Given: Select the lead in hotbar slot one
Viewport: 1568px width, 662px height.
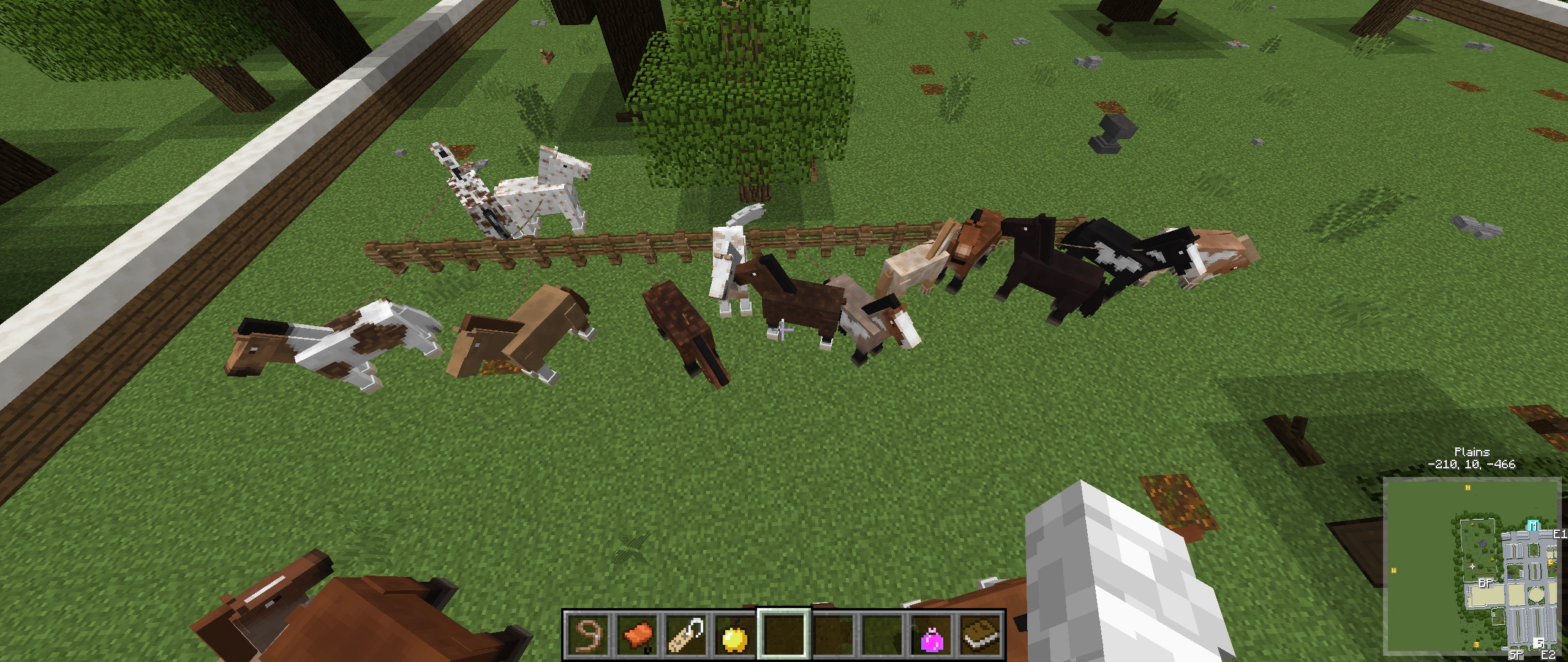Looking at the screenshot, I should pyautogui.click(x=588, y=639).
